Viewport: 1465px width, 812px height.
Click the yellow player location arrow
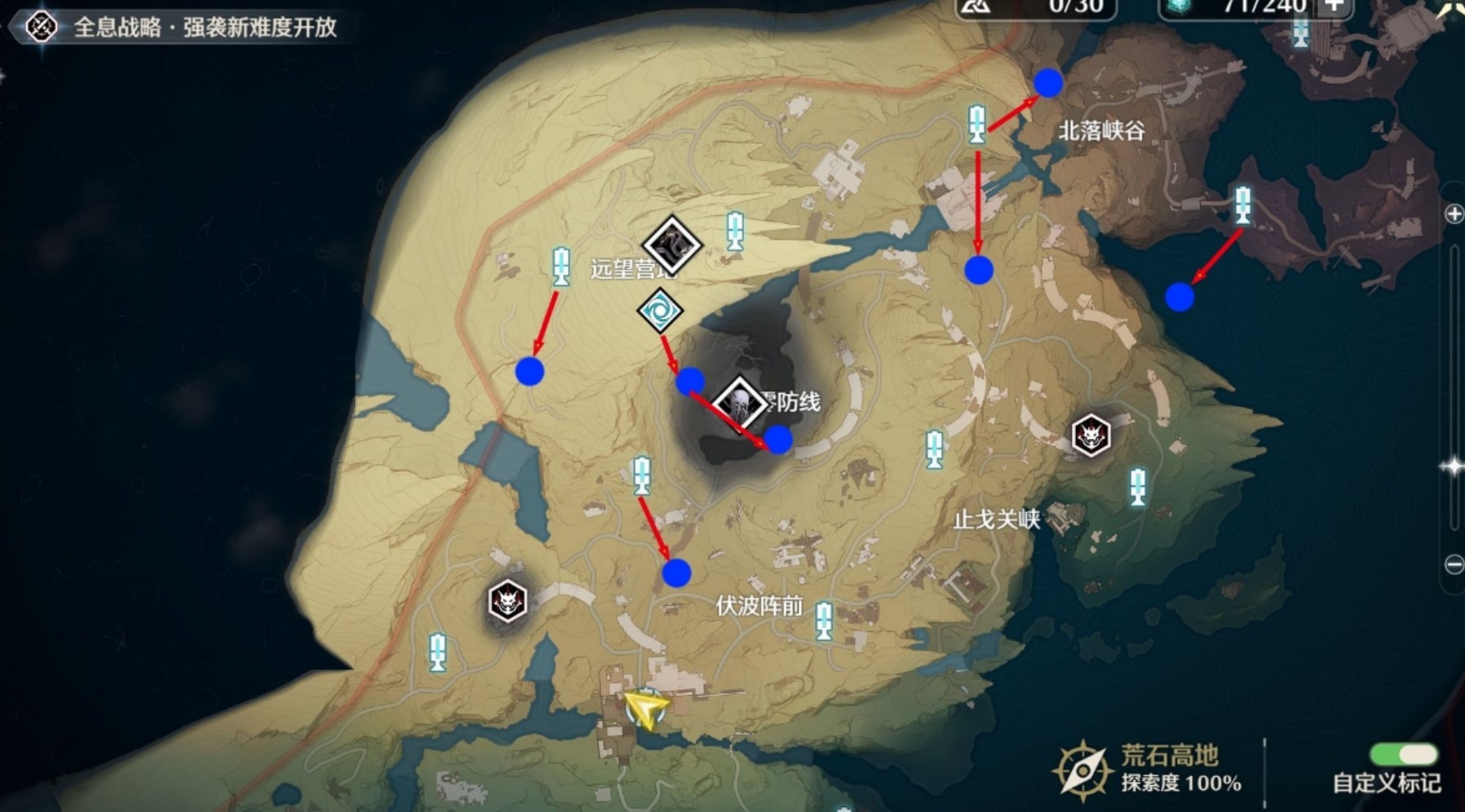pyautogui.click(x=645, y=709)
